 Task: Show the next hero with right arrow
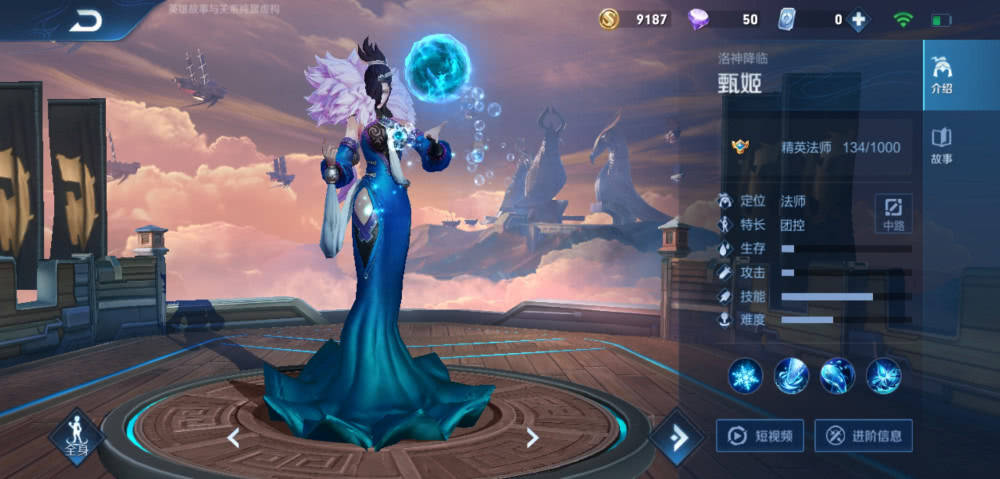click(532, 437)
